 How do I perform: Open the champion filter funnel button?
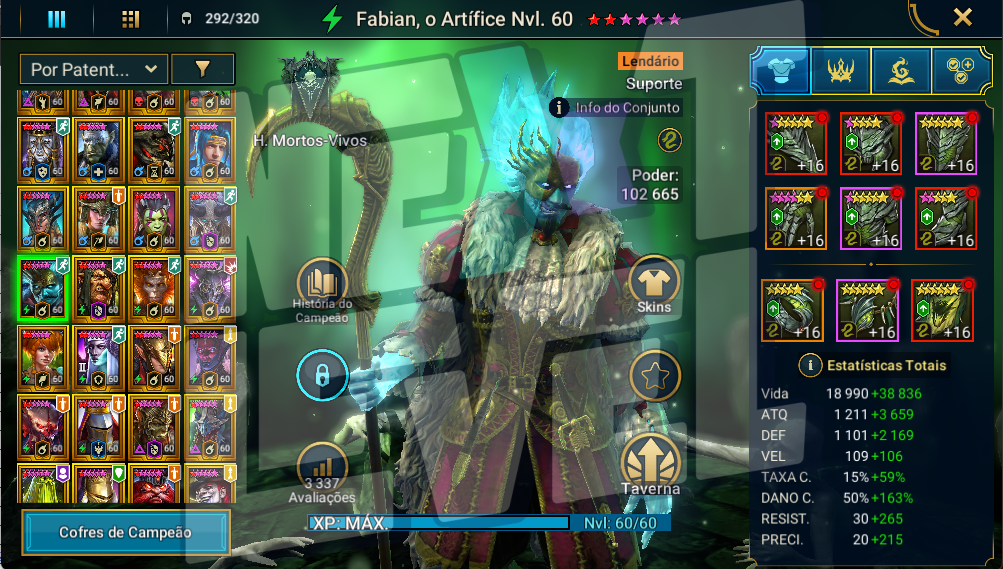point(202,69)
